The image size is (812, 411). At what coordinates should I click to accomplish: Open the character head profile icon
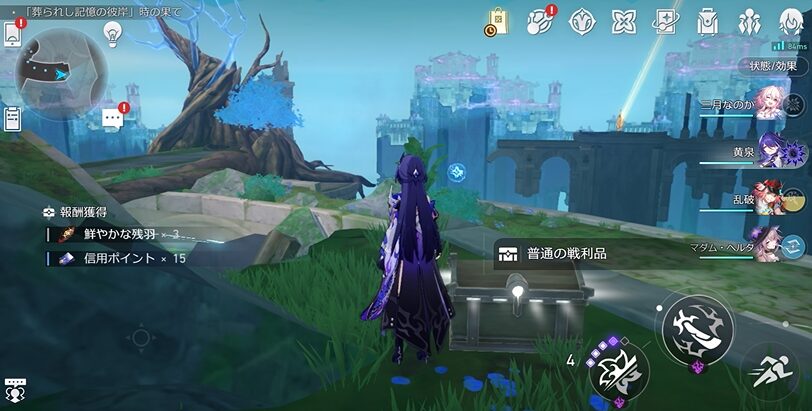tap(790, 21)
